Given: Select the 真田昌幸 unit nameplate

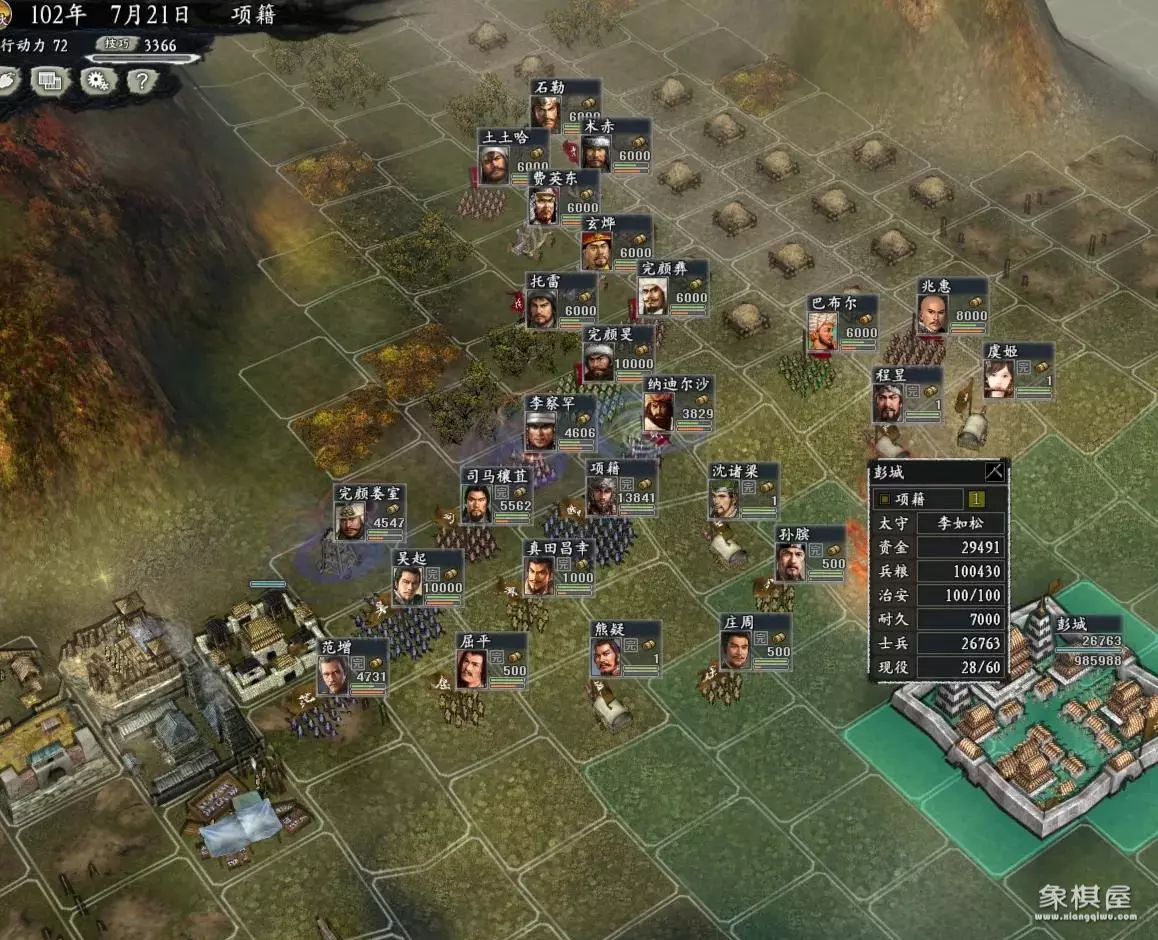Looking at the screenshot, I should [x=560, y=567].
